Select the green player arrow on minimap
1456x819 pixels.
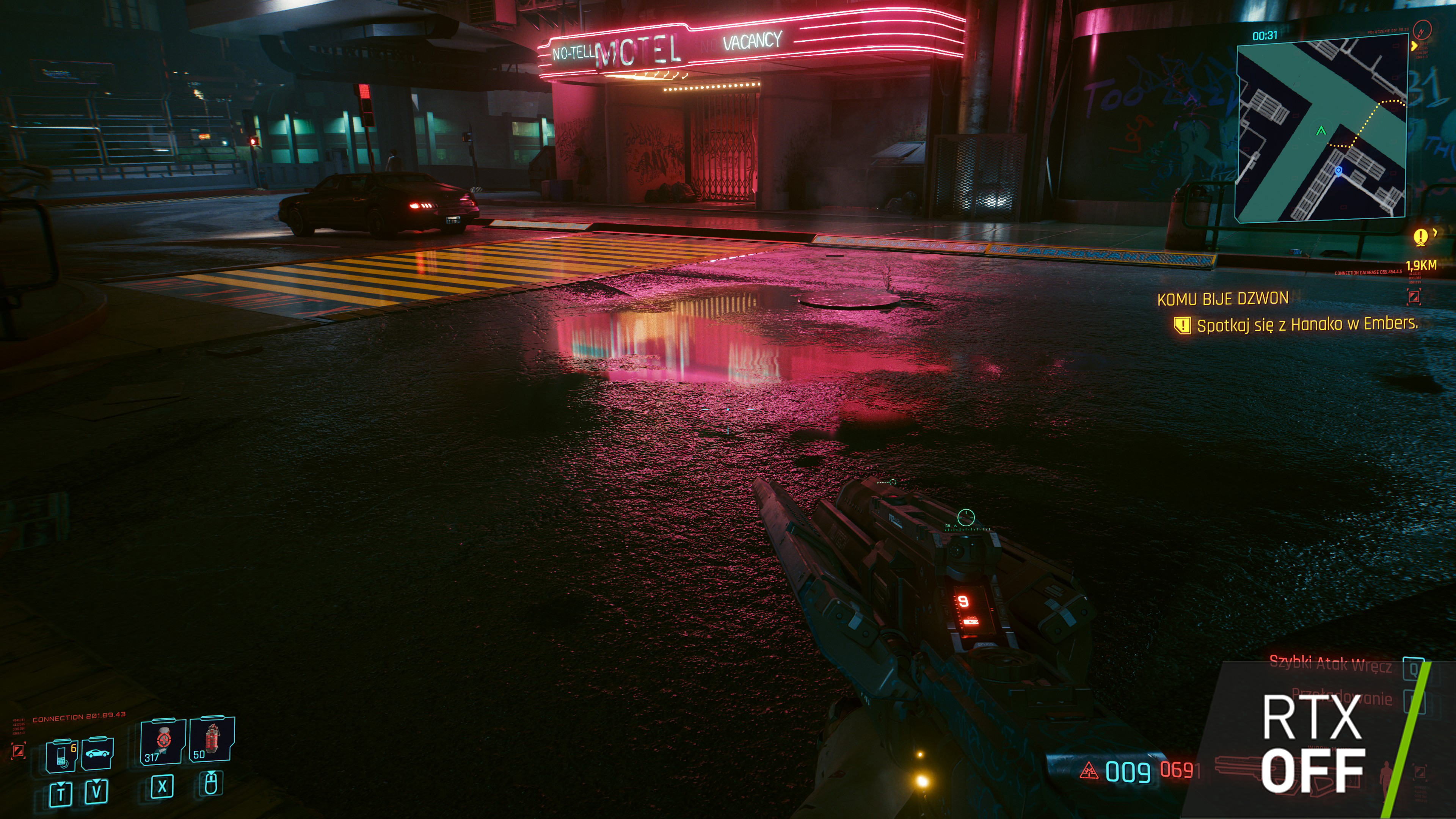click(x=1321, y=131)
